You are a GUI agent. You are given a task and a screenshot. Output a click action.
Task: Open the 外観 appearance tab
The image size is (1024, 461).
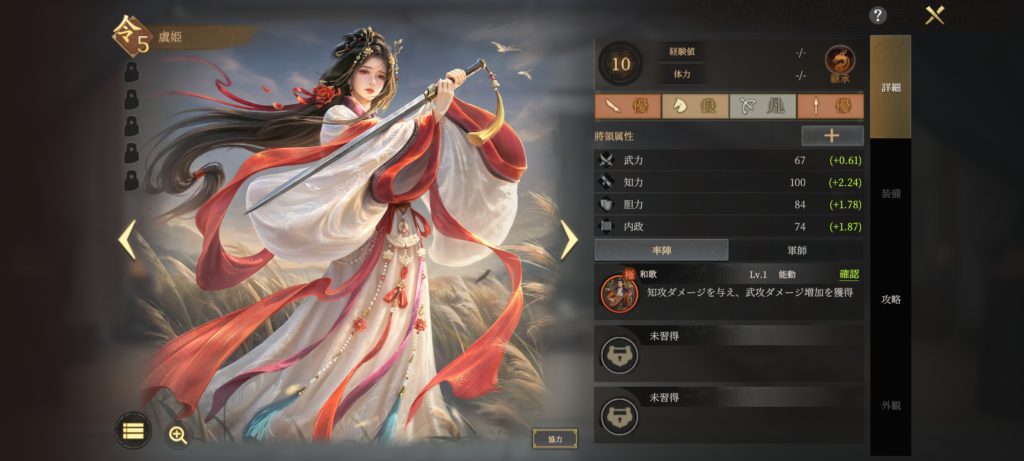890,405
